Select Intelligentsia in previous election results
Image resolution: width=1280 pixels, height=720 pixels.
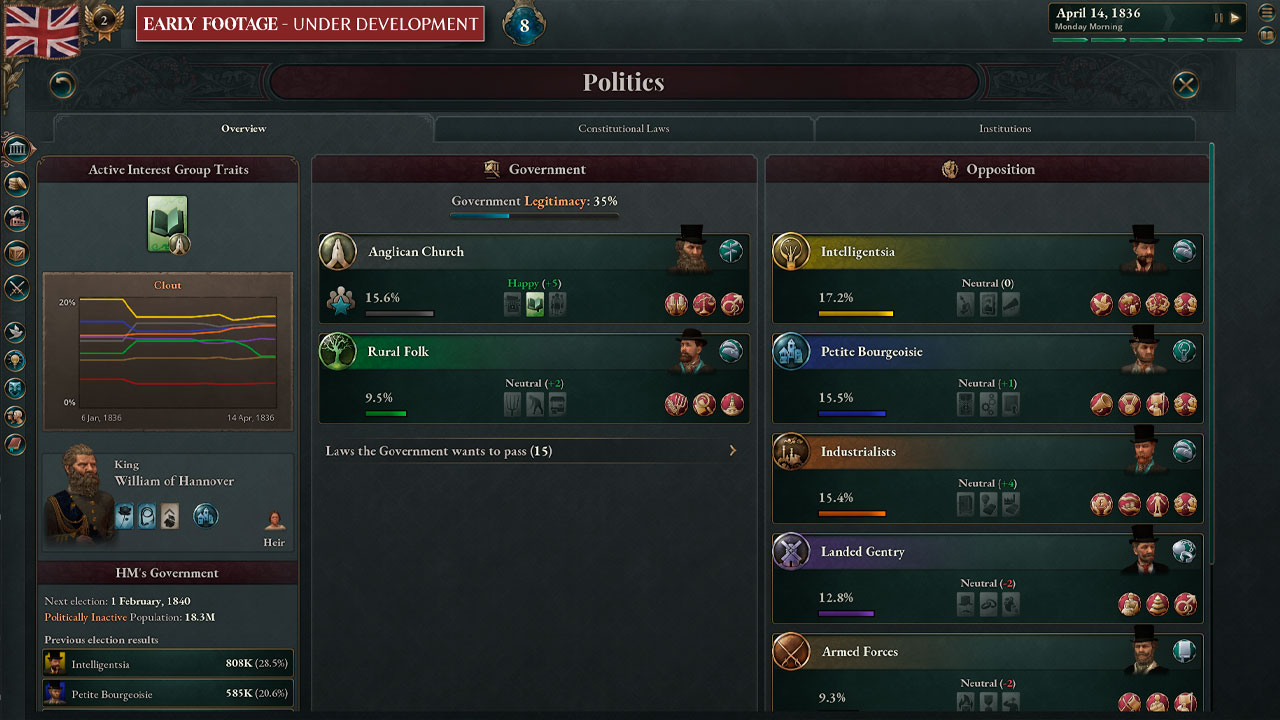tap(168, 663)
